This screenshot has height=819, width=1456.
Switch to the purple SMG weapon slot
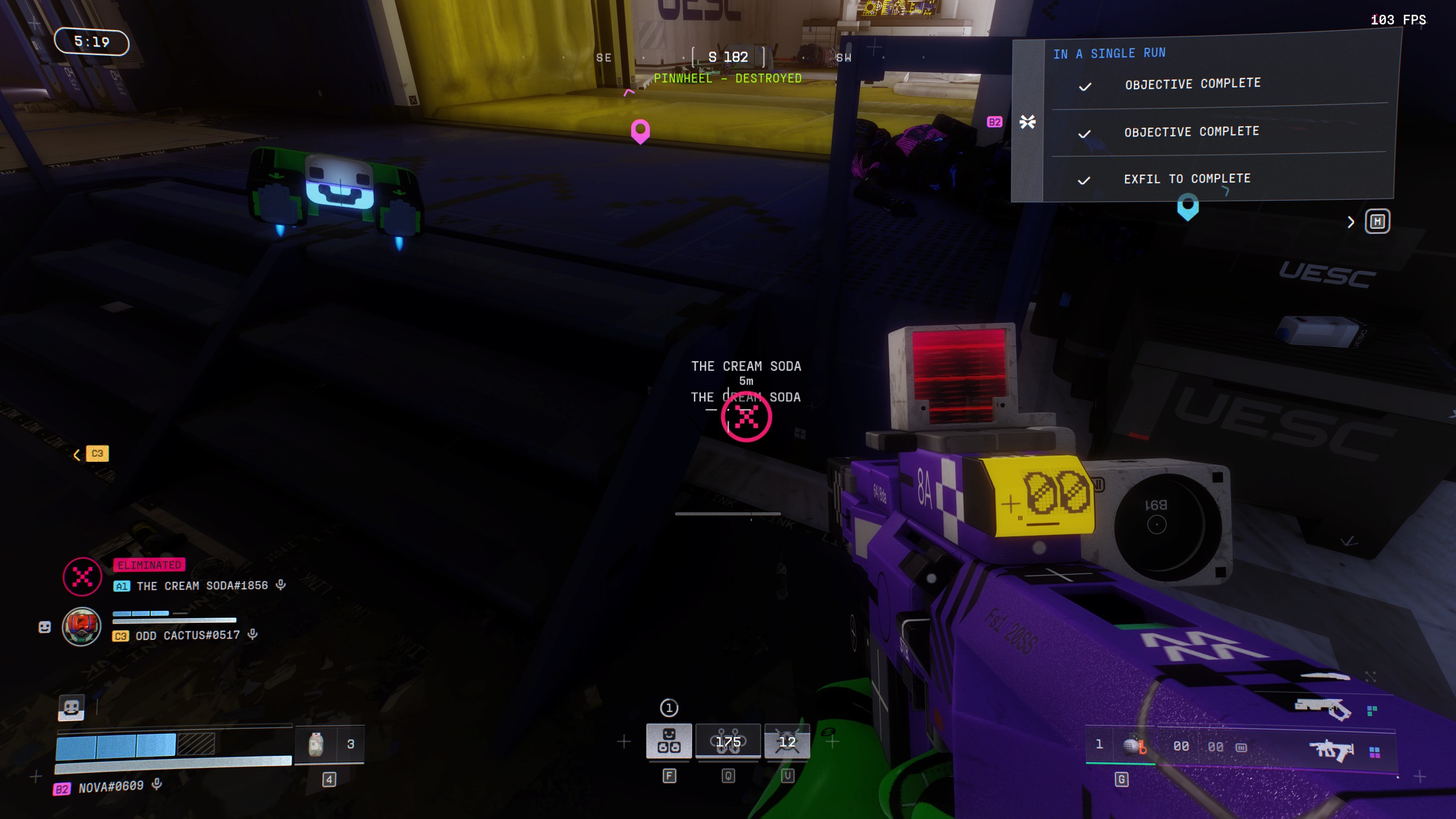pyautogui.click(x=1330, y=751)
